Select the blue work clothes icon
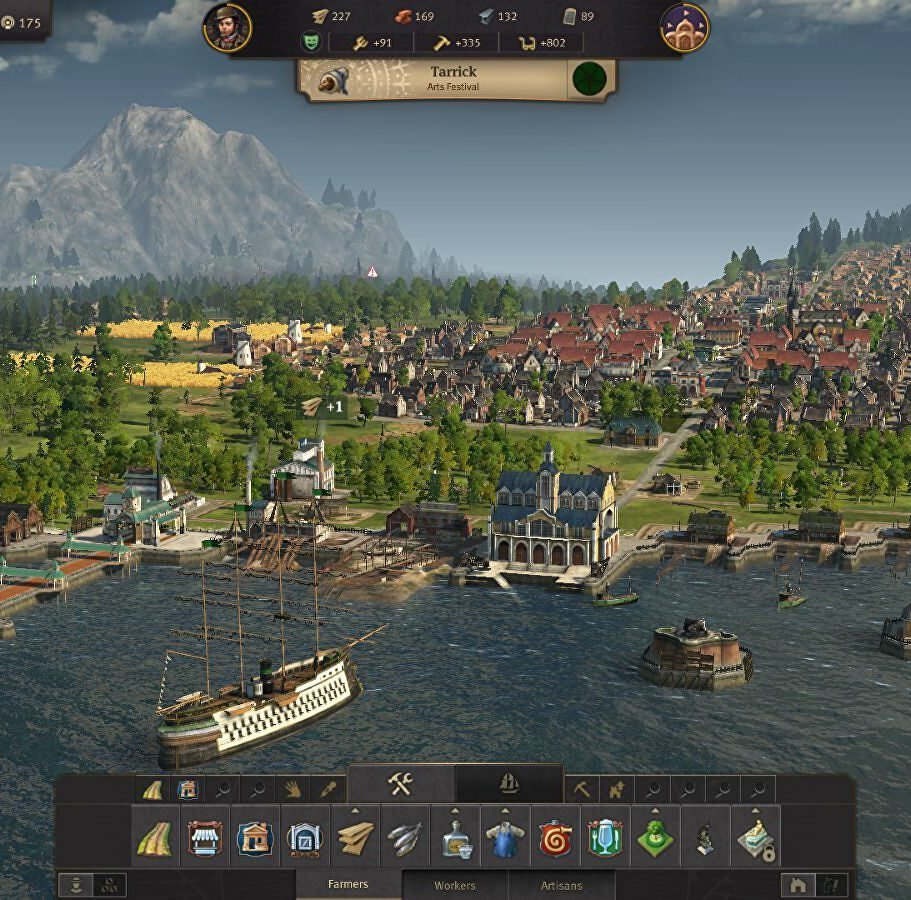This screenshot has height=900, width=911. (x=505, y=838)
